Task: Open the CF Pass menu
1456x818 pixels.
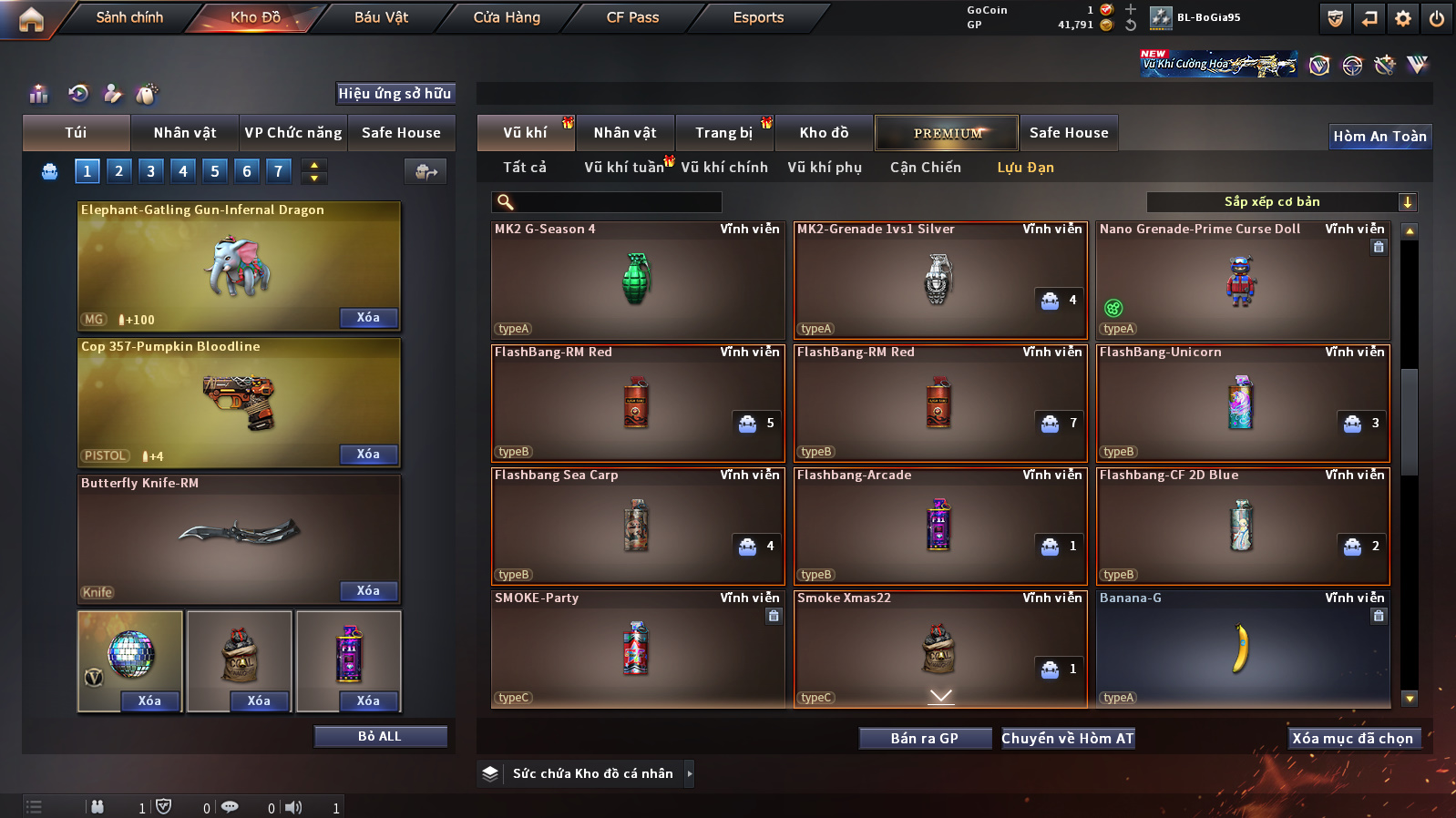Action: point(632,17)
